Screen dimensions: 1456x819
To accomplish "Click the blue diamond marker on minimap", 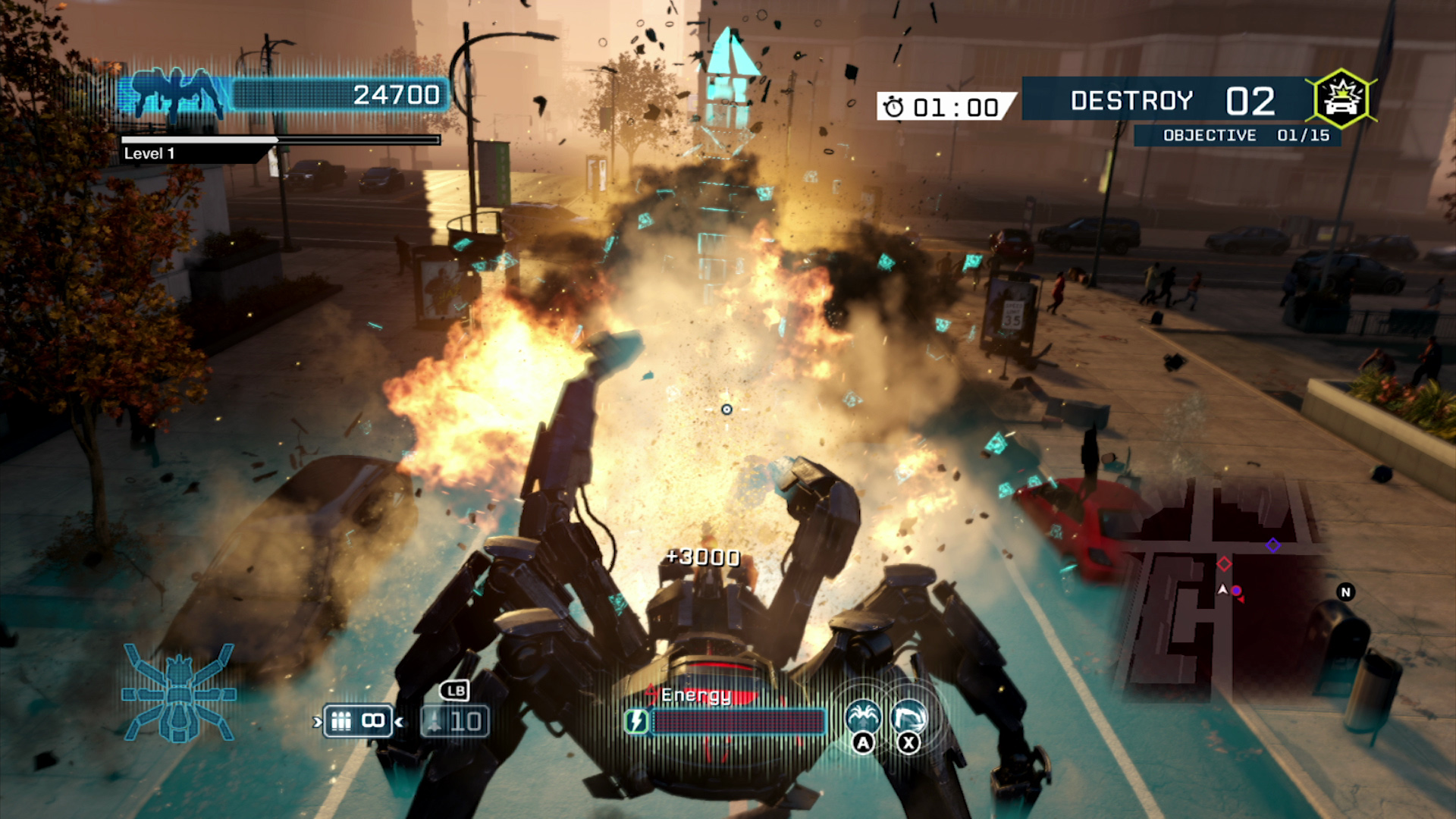I will (1272, 545).
